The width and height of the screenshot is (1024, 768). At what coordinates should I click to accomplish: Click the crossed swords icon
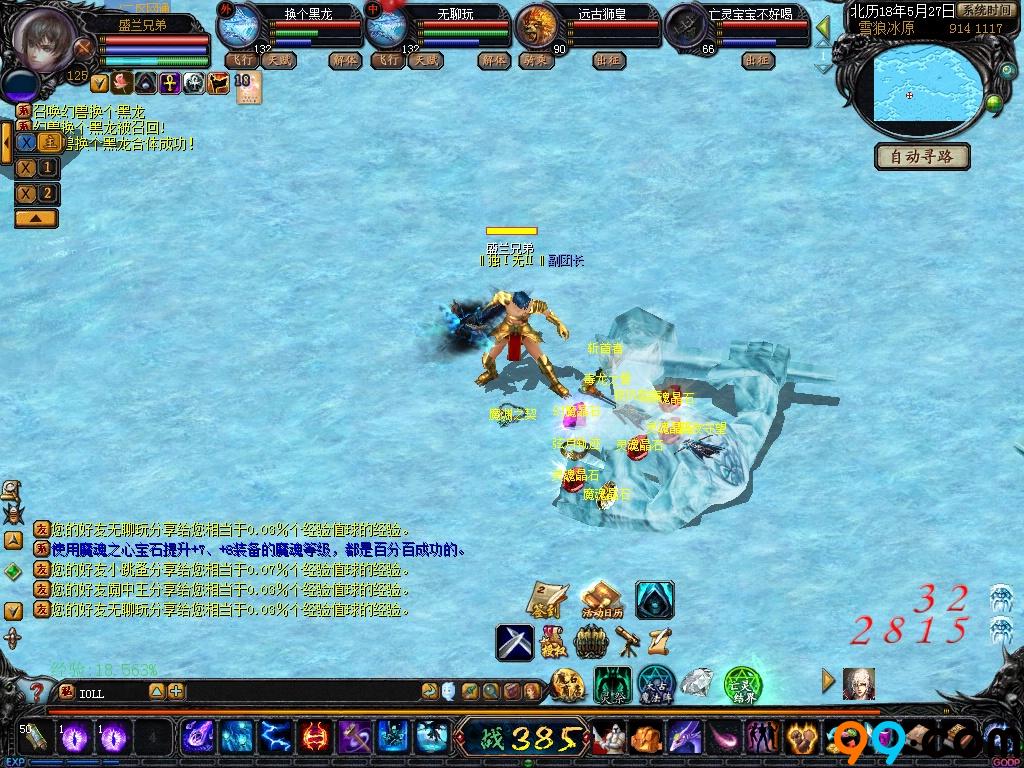pyautogui.click(x=515, y=641)
